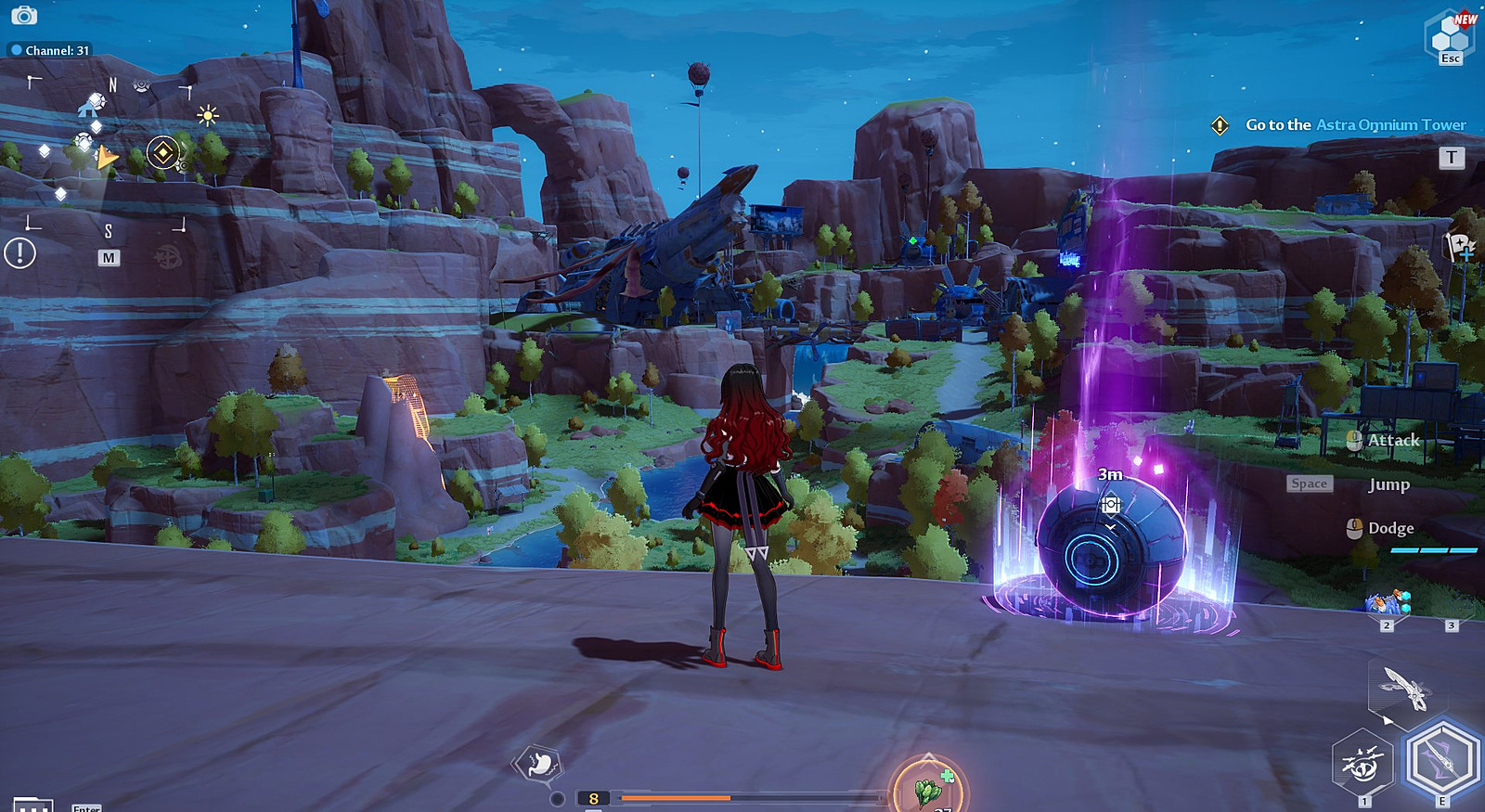
Task: Toggle the full map with the M button
Action: (x=110, y=255)
